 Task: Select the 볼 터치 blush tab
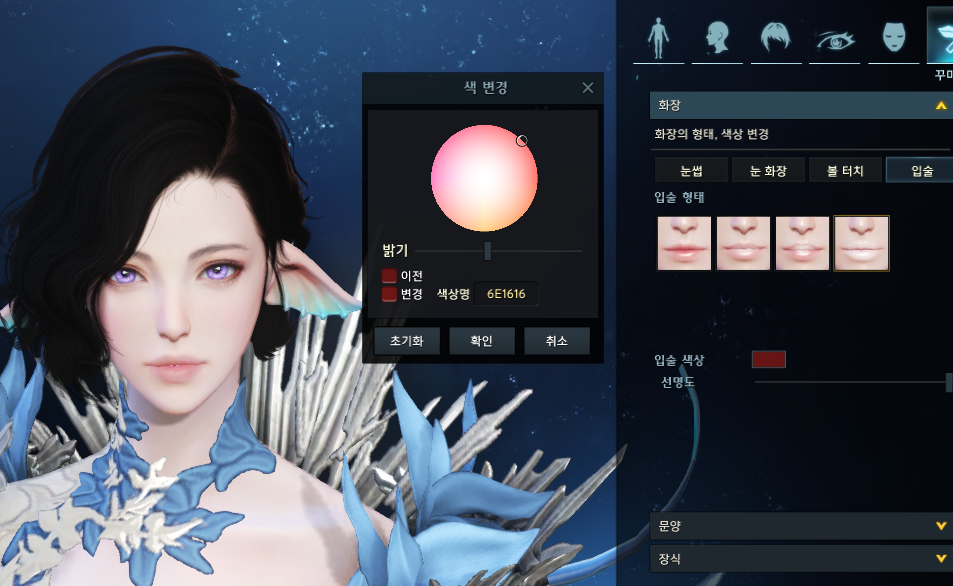click(x=845, y=171)
